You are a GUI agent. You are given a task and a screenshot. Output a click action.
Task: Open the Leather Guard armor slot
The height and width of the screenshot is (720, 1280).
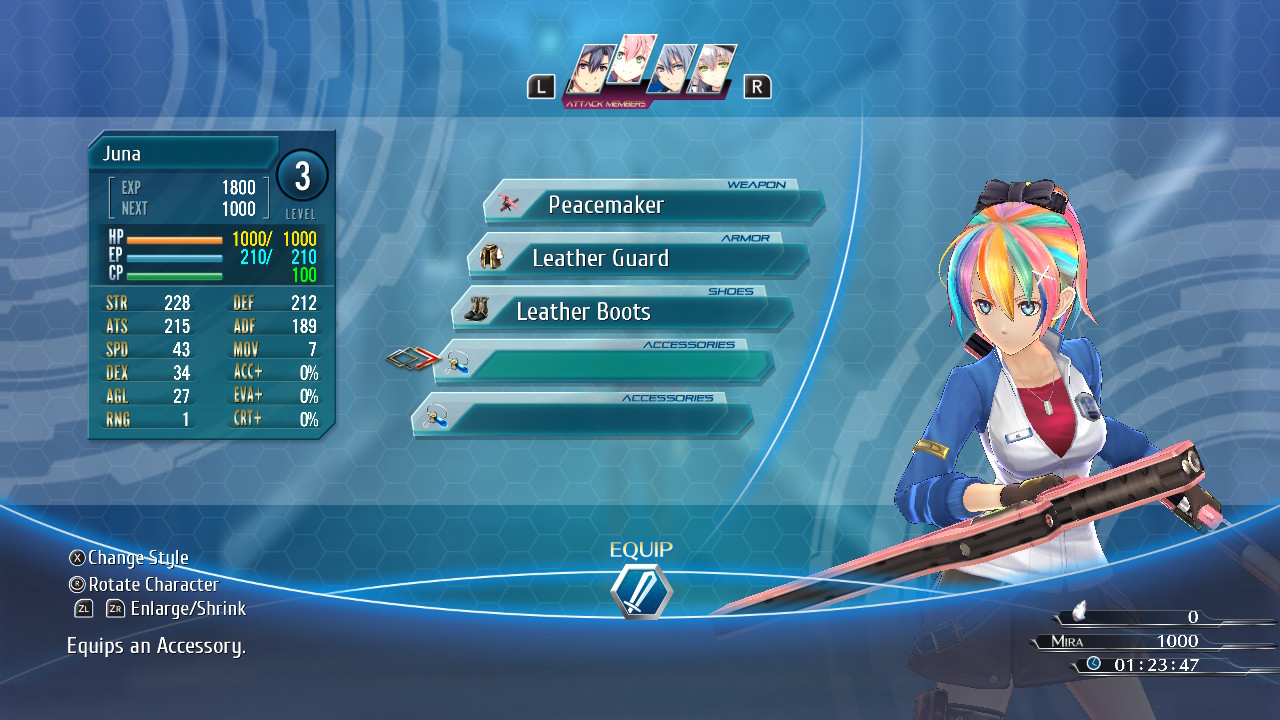638,259
